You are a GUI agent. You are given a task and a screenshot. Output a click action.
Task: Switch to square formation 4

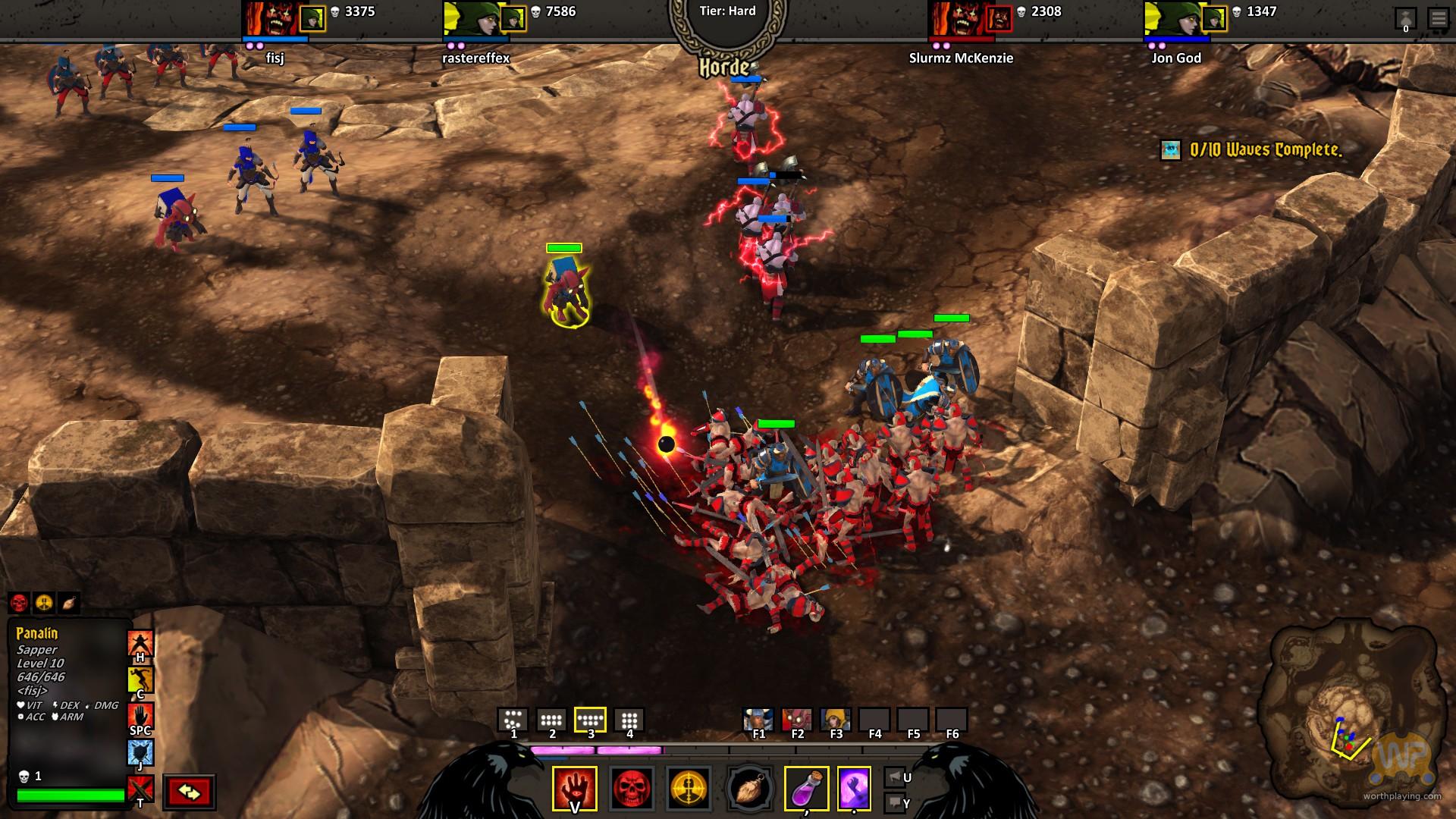pyautogui.click(x=629, y=720)
